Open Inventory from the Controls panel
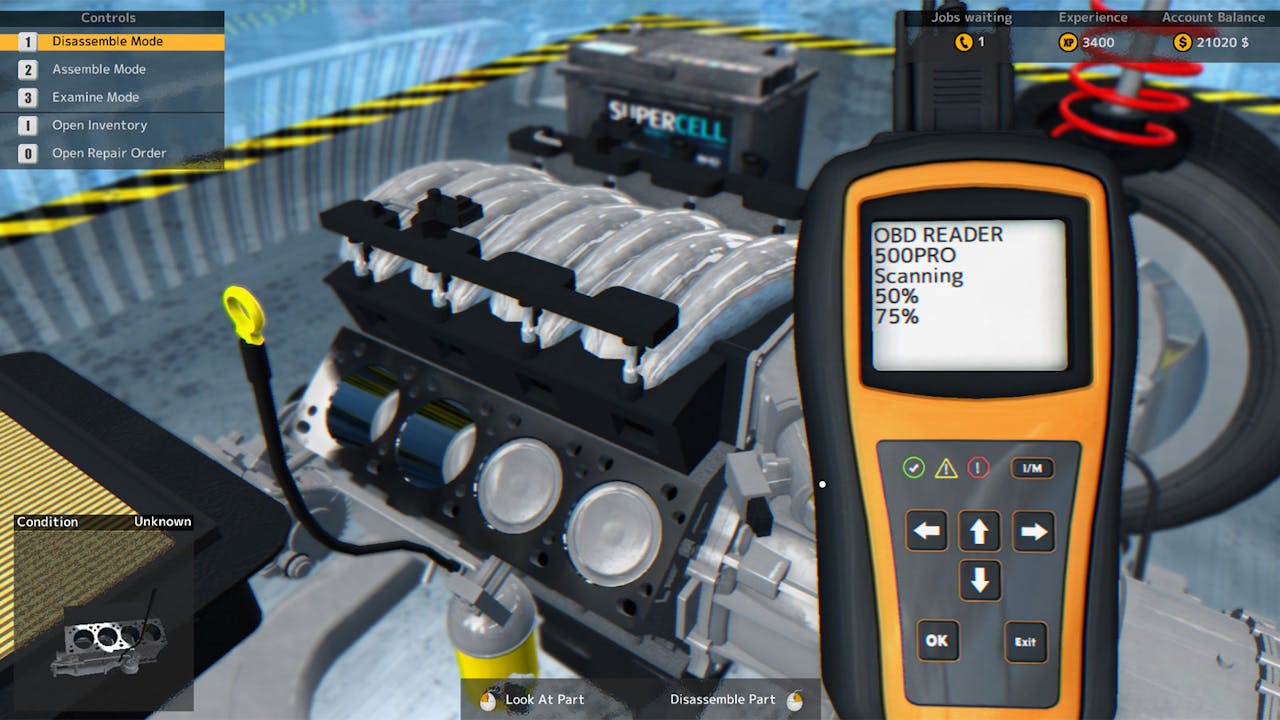The height and width of the screenshot is (720, 1280). click(101, 125)
